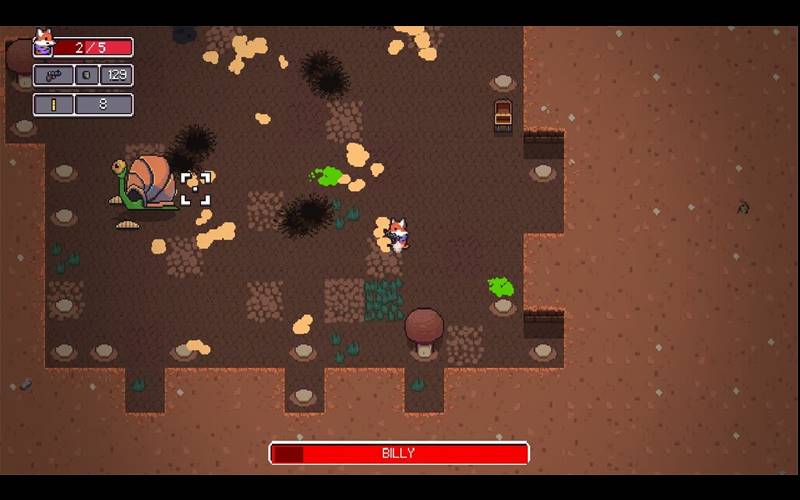The image size is (800, 500).
Task: Click the yellow bullet ammo type icon
Action: pyautogui.click(x=53, y=104)
